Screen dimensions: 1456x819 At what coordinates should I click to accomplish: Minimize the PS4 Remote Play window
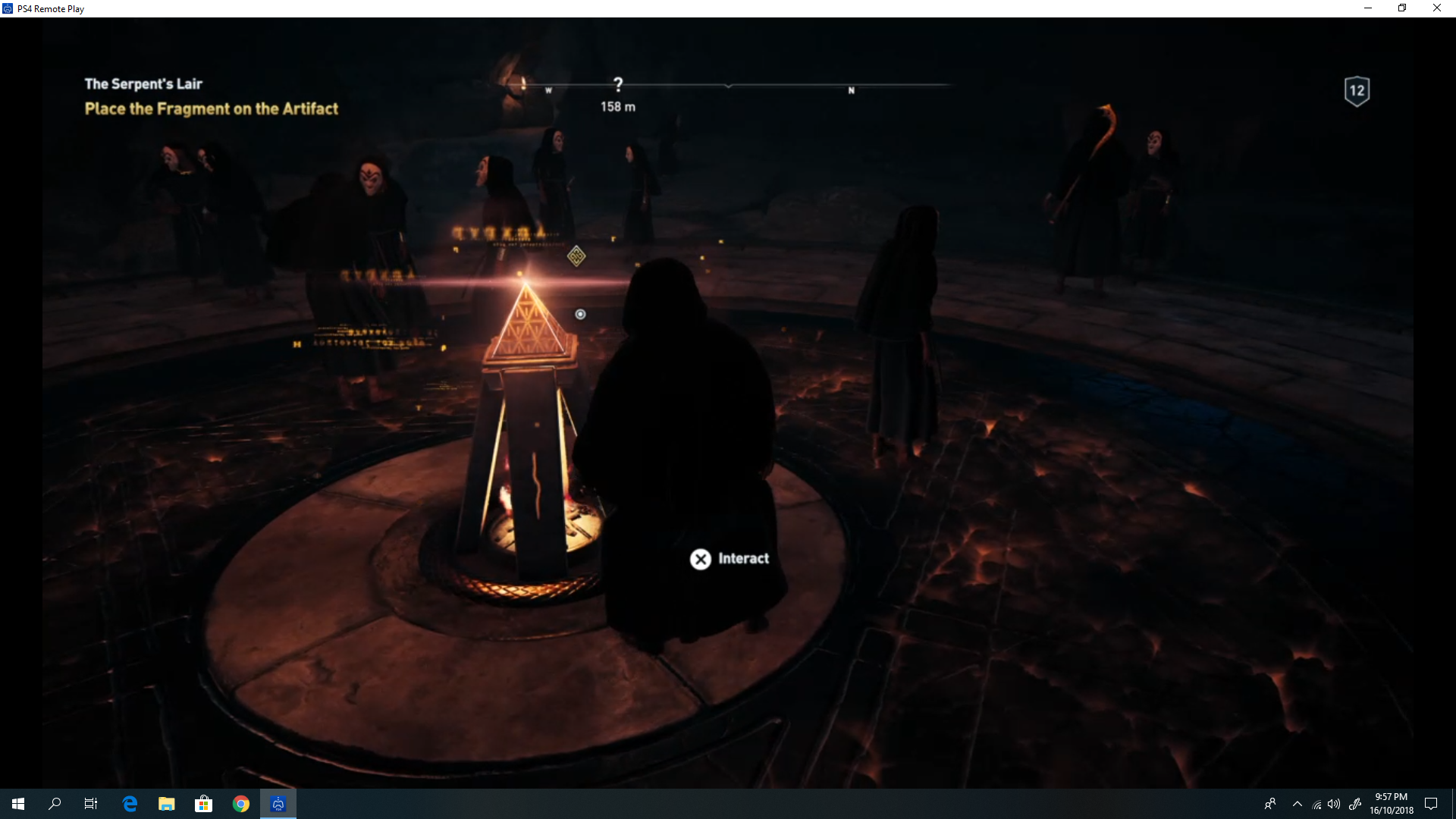tap(1368, 8)
